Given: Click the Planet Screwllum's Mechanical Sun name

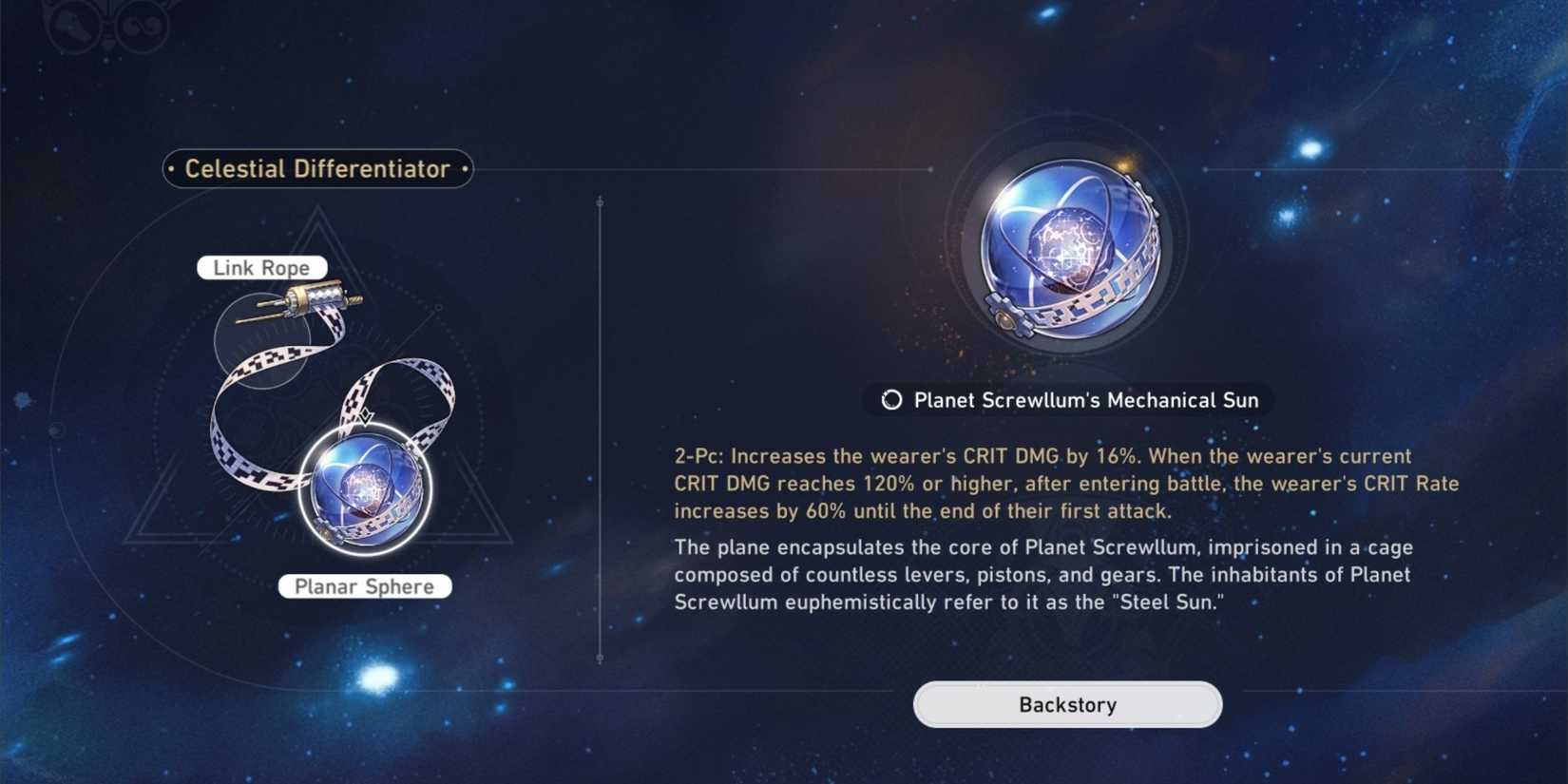Looking at the screenshot, I should (1086, 400).
